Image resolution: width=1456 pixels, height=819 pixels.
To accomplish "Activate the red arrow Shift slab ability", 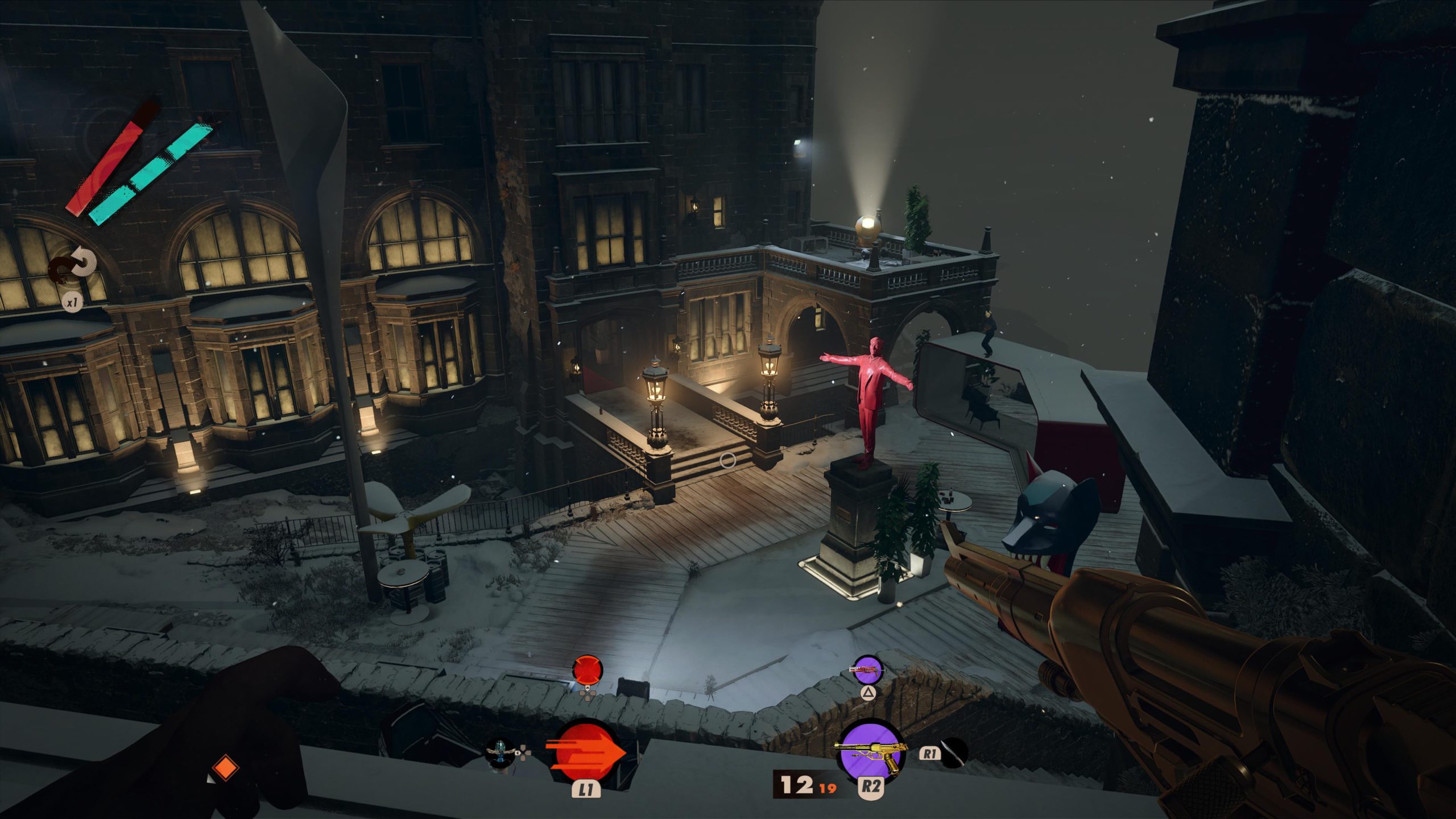I will click(585, 752).
